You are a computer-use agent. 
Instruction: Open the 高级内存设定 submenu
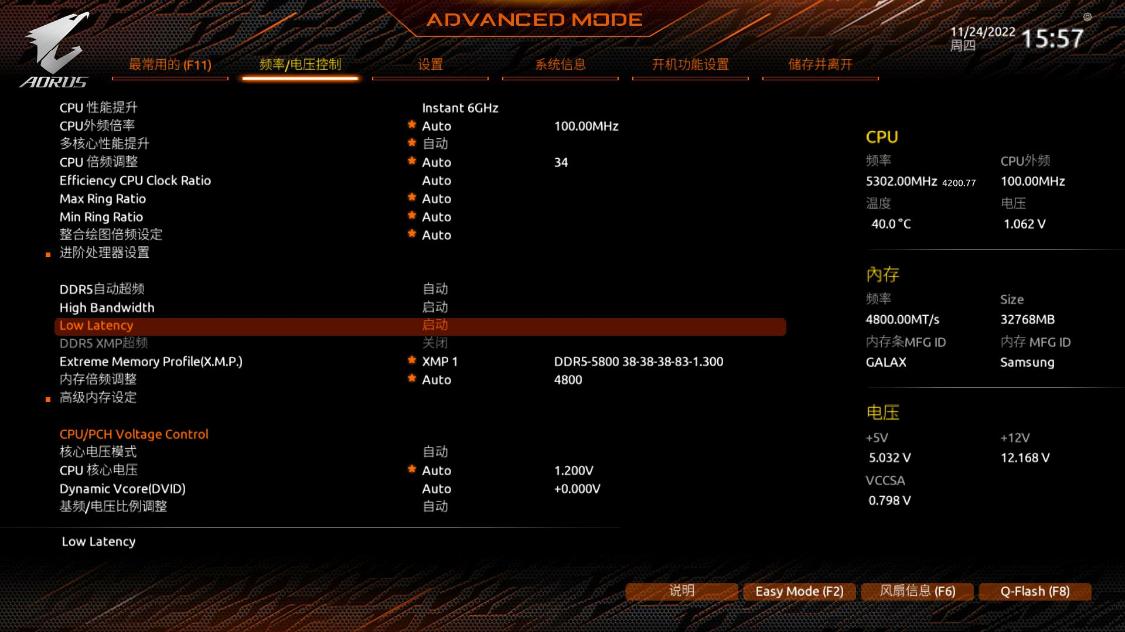tap(98, 398)
